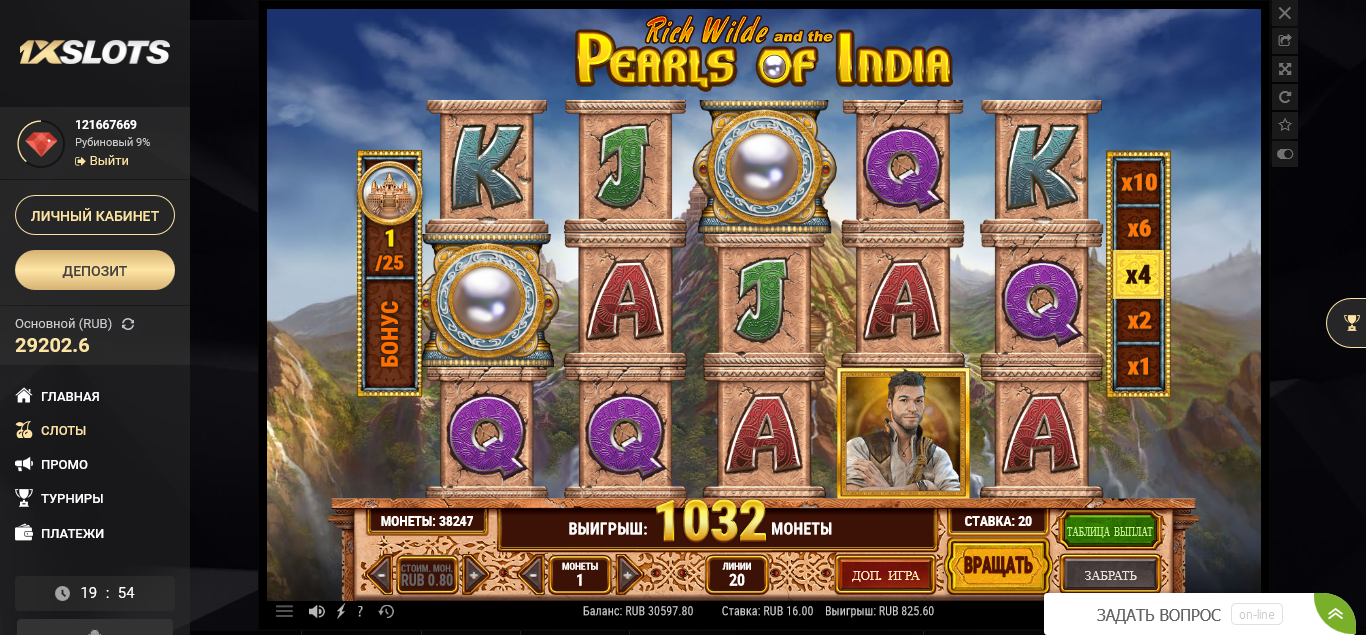Increase the coin value with its plus arrow
The height and width of the screenshot is (635, 1366).
click(475, 574)
